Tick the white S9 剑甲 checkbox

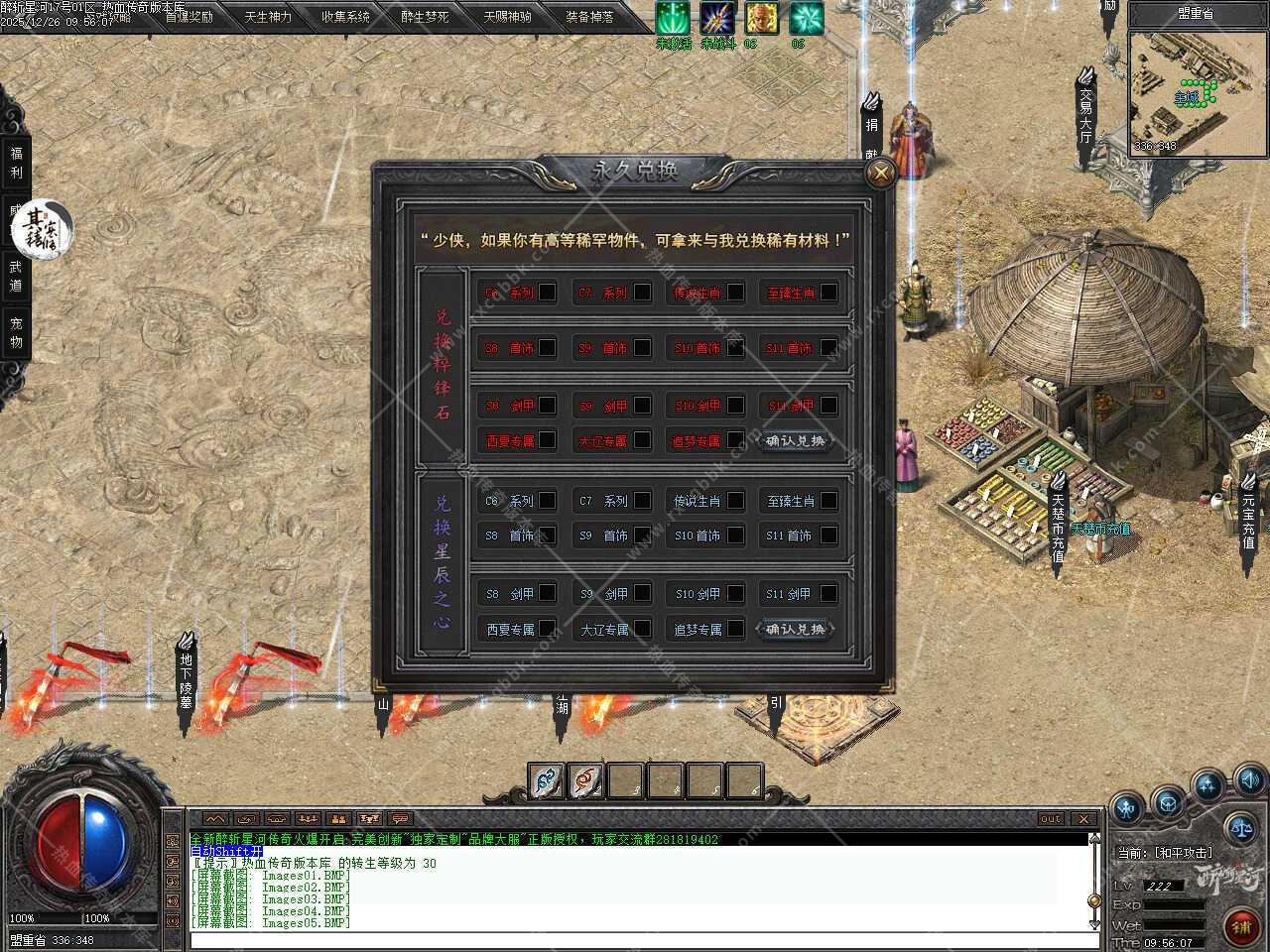642,593
